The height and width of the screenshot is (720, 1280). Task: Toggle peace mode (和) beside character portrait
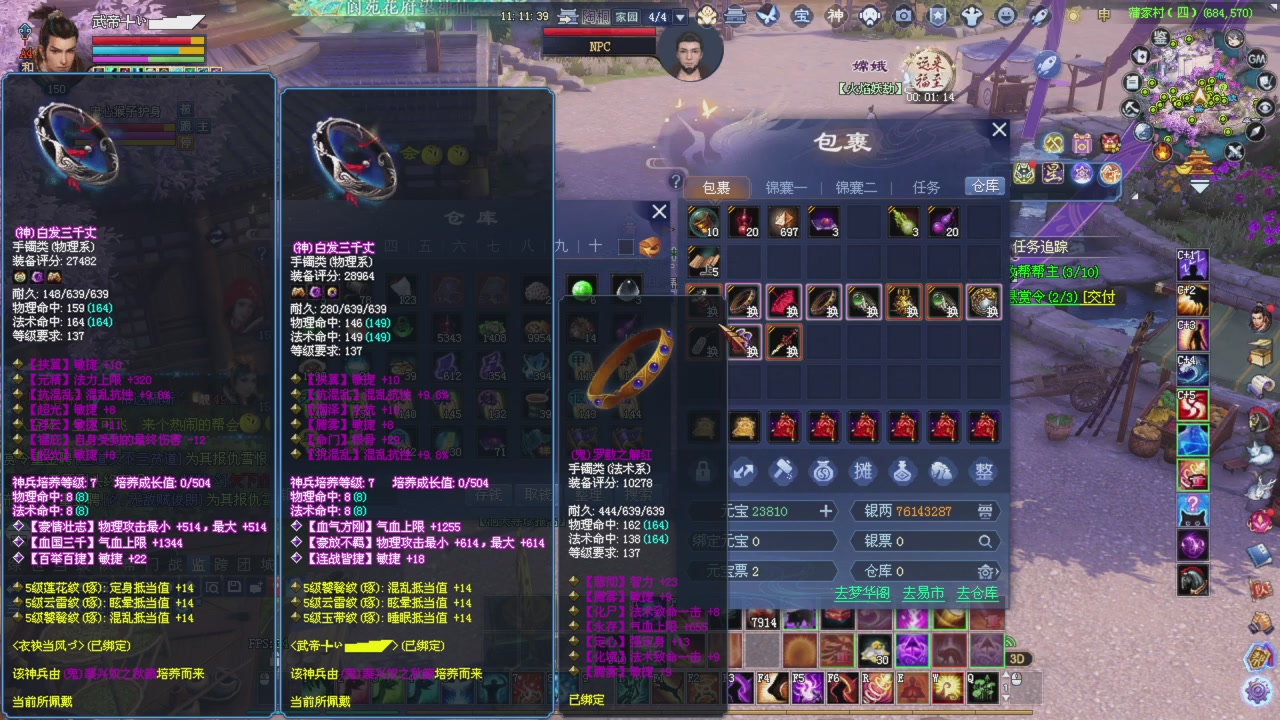[x=27, y=66]
